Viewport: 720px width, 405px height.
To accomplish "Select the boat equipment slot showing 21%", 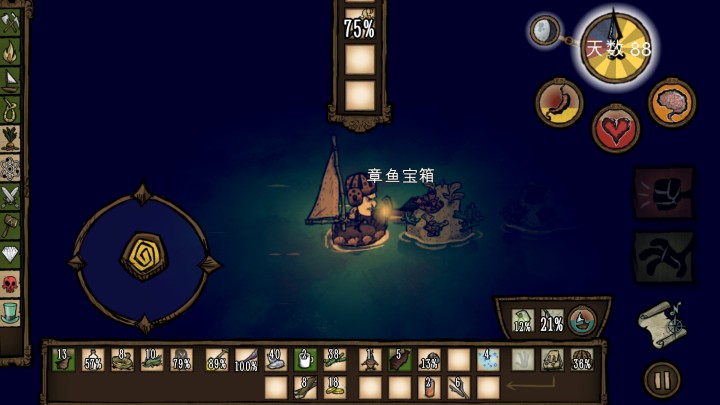I will coord(551,321).
